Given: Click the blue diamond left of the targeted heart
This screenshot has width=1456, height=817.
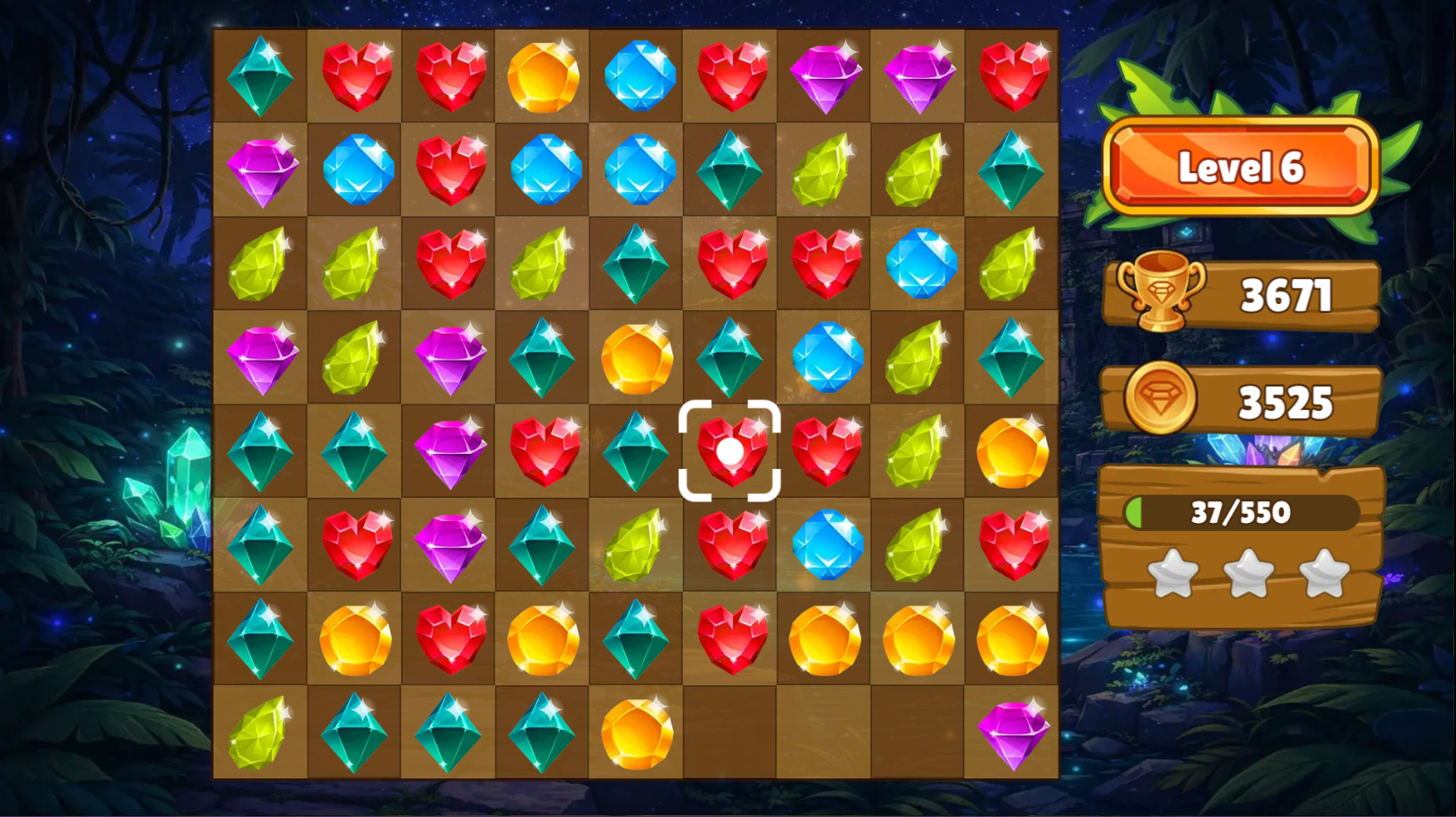Looking at the screenshot, I should tap(637, 453).
